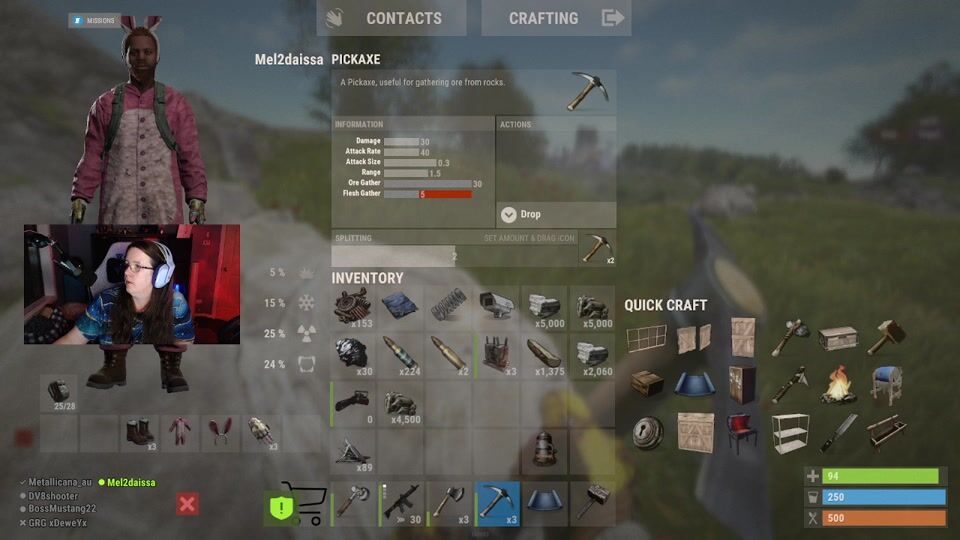Viewport: 960px width, 540px height.
Task: Open the Missions panel
Action: click(95, 20)
